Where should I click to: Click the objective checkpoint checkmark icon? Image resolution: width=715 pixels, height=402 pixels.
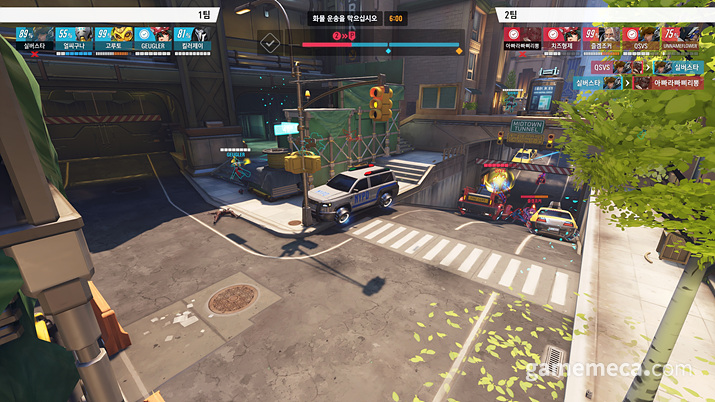coord(269,44)
